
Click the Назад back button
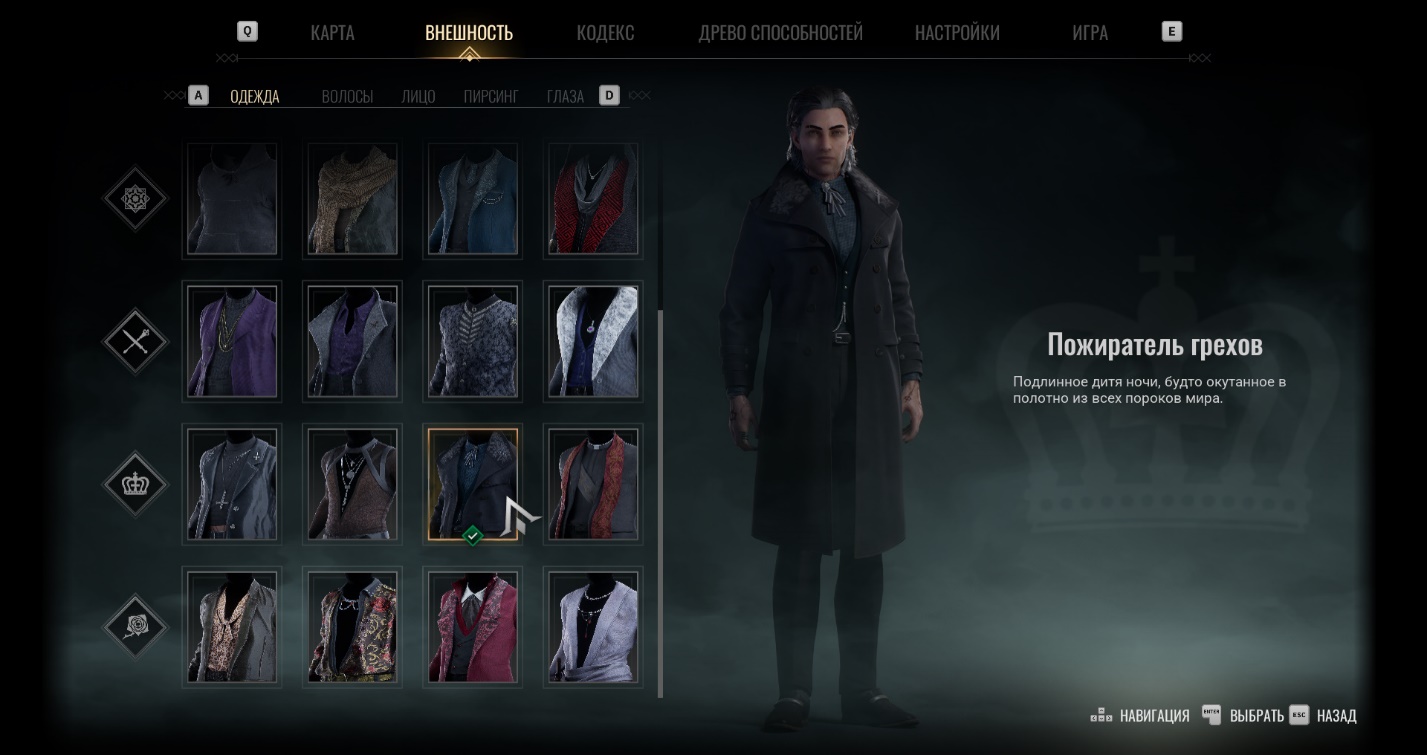pos(1335,716)
